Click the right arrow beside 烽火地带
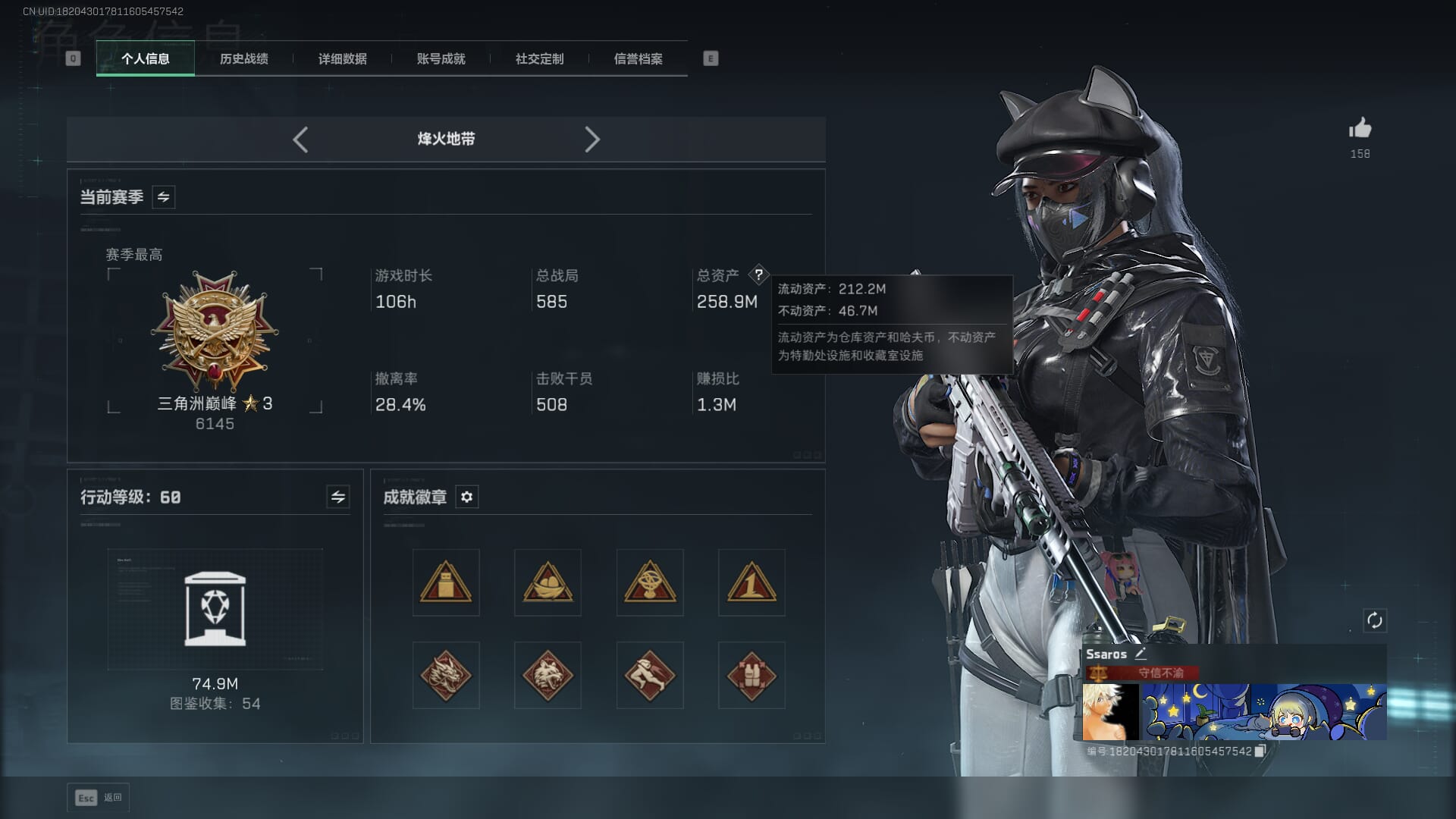Viewport: 1456px width, 819px height. (x=592, y=140)
